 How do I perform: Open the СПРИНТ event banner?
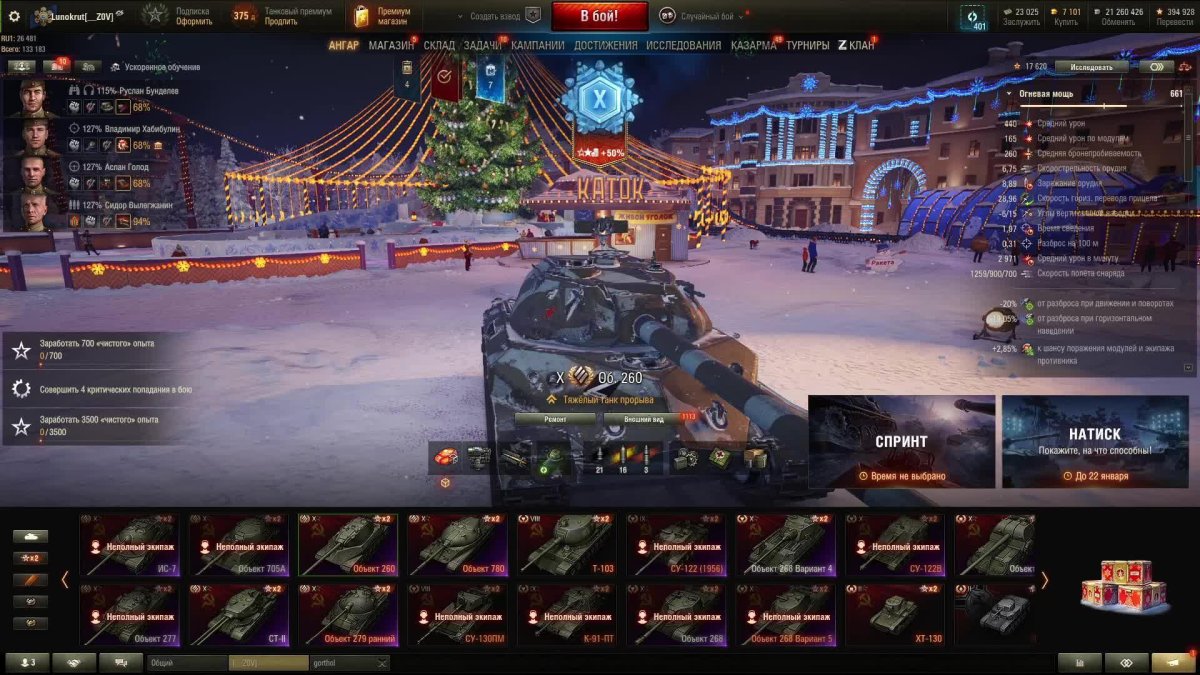pos(901,441)
